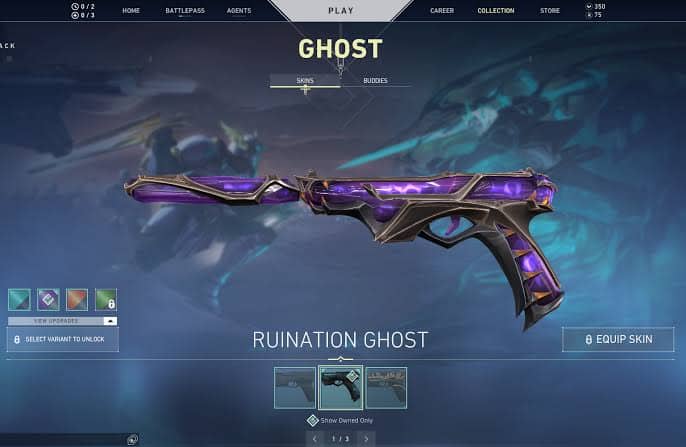
Task: Switch to the Buddies tab
Action: [x=375, y=80]
